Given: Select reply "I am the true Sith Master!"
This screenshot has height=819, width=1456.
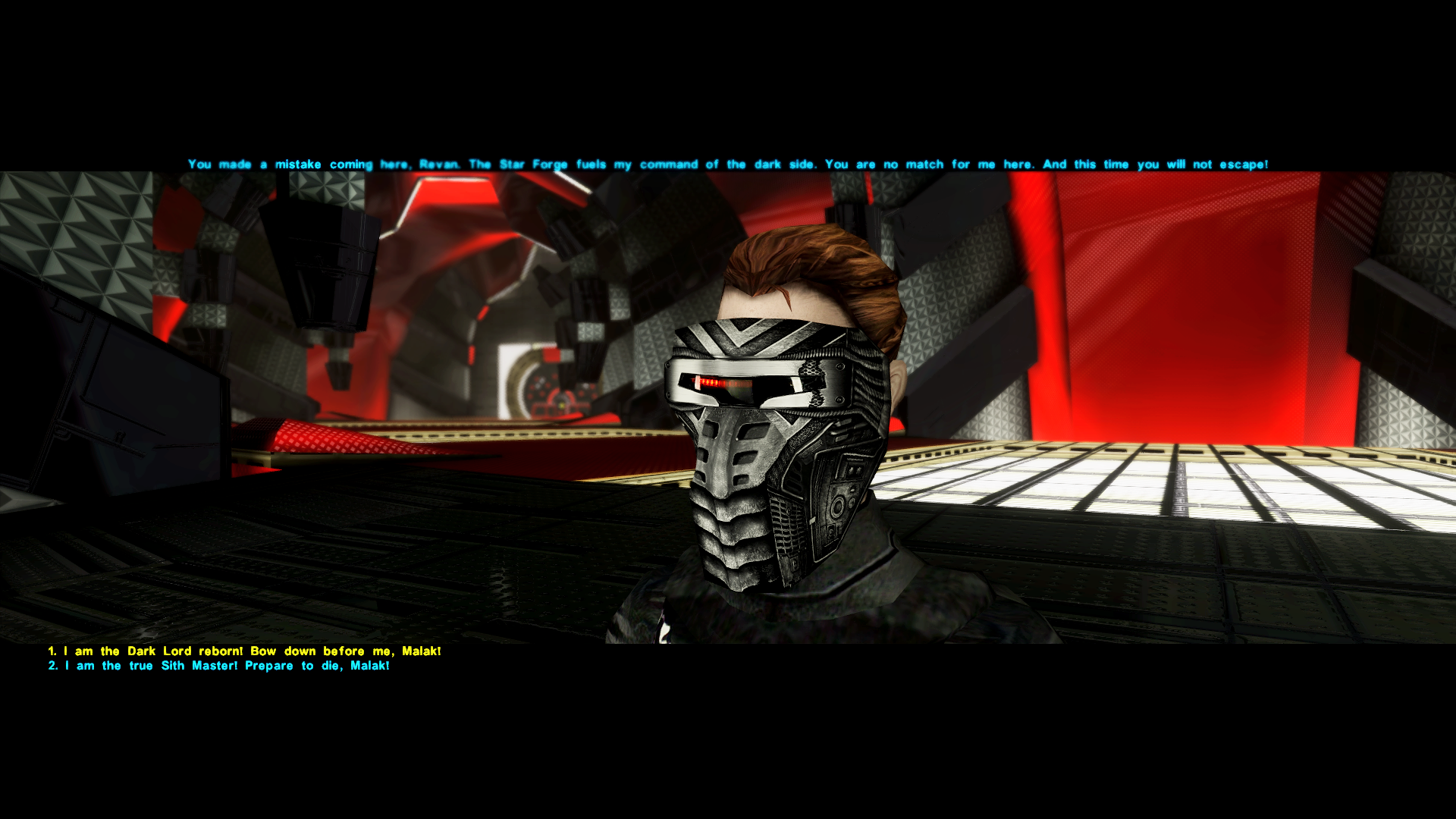Looking at the screenshot, I should coord(219,666).
